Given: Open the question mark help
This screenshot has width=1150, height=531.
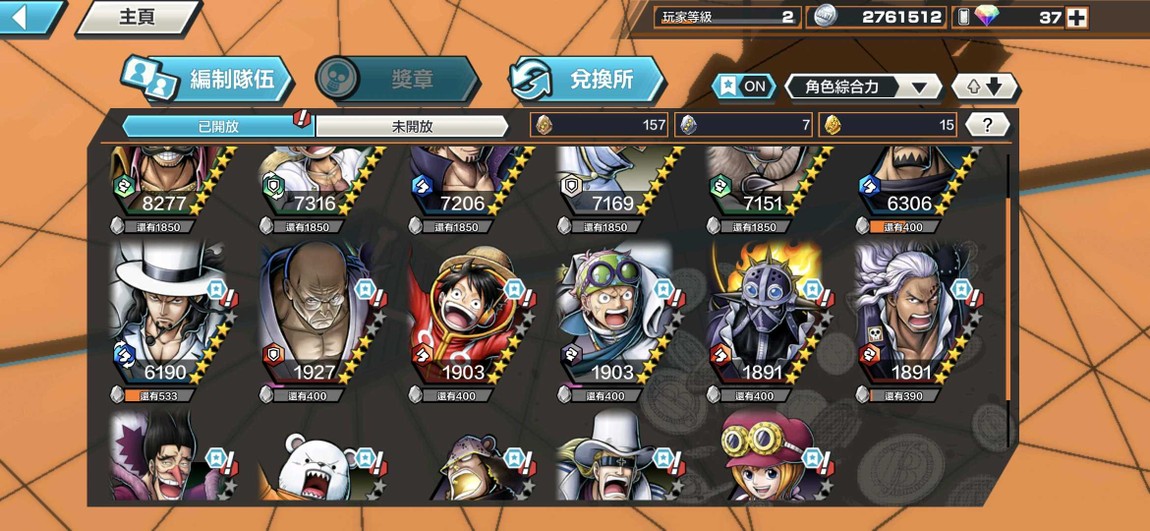Looking at the screenshot, I should pos(987,125).
